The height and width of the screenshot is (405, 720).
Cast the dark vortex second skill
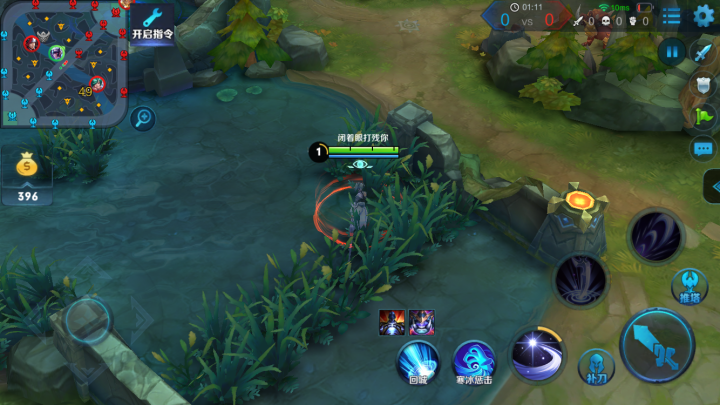point(581,279)
